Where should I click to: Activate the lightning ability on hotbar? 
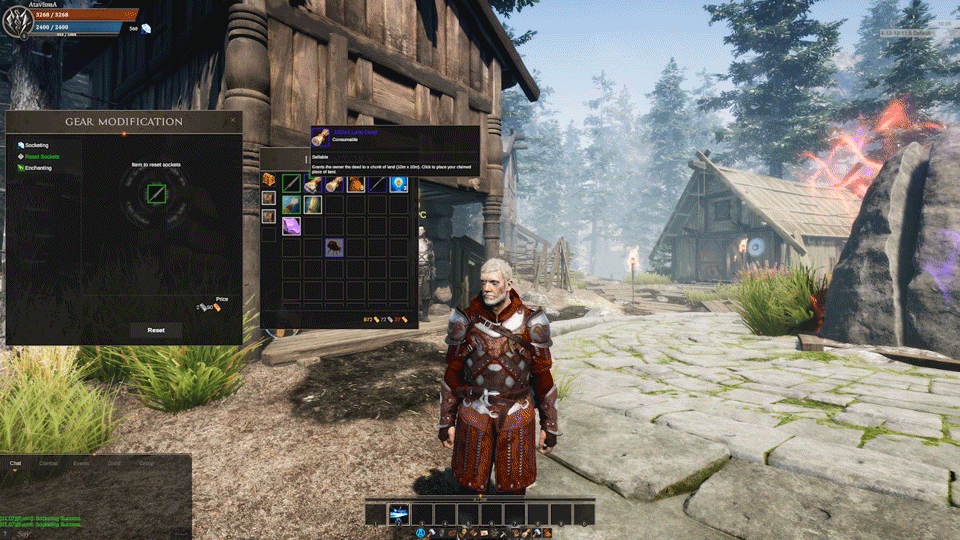(398, 514)
